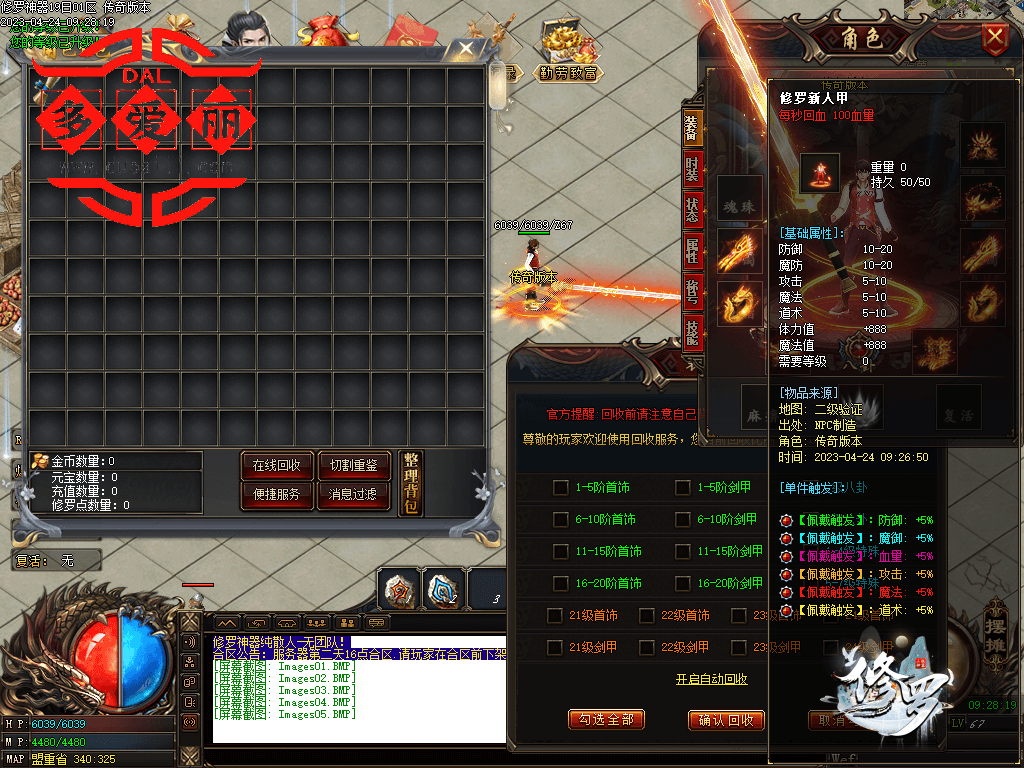Open the 勤劳致富 treasure chest icon
The height and width of the screenshot is (768, 1024).
coord(568,51)
